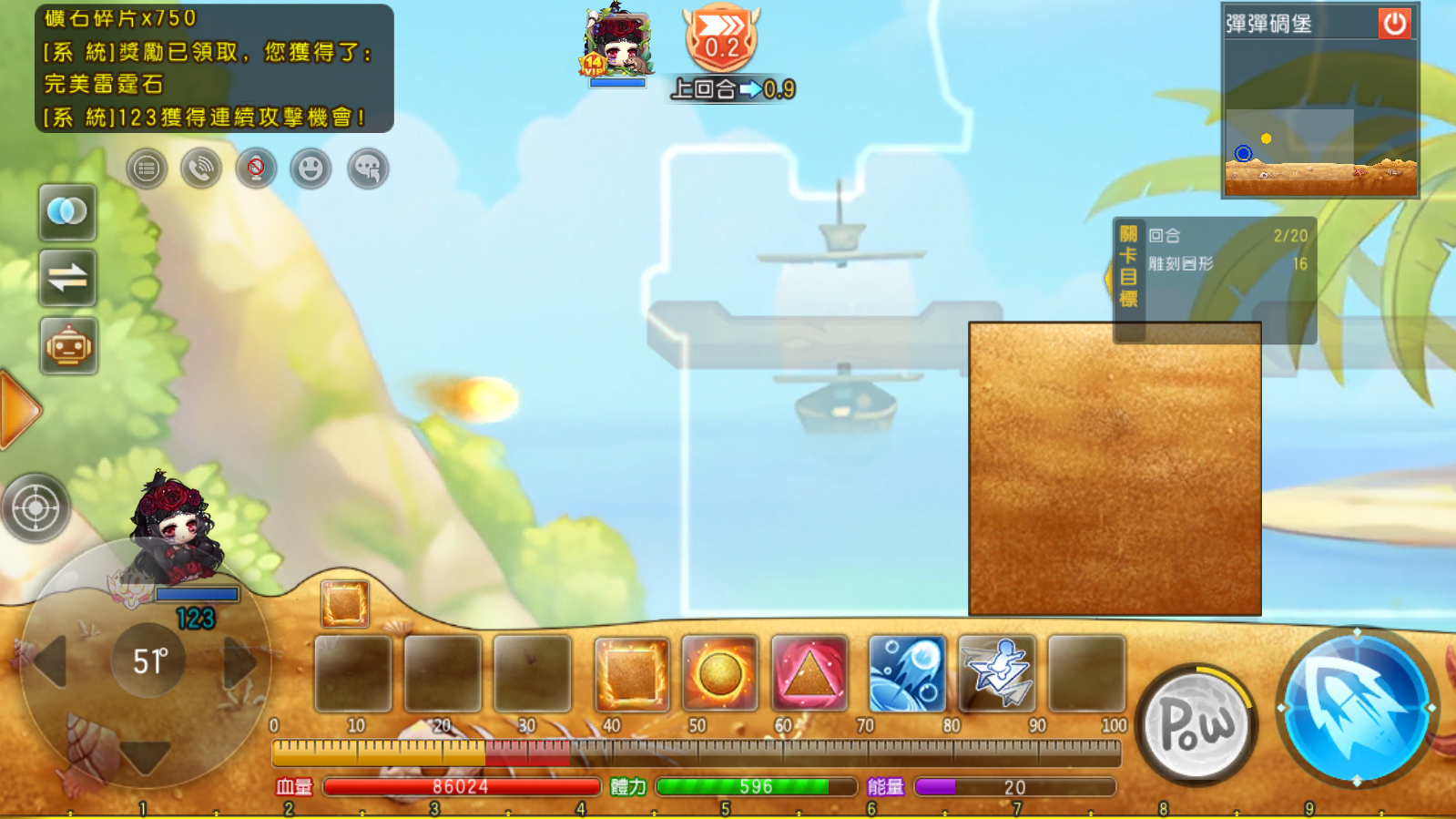Screen dimensions: 1456x819
Task: Select the flaming square shape skill
Action: pos(631,674)
